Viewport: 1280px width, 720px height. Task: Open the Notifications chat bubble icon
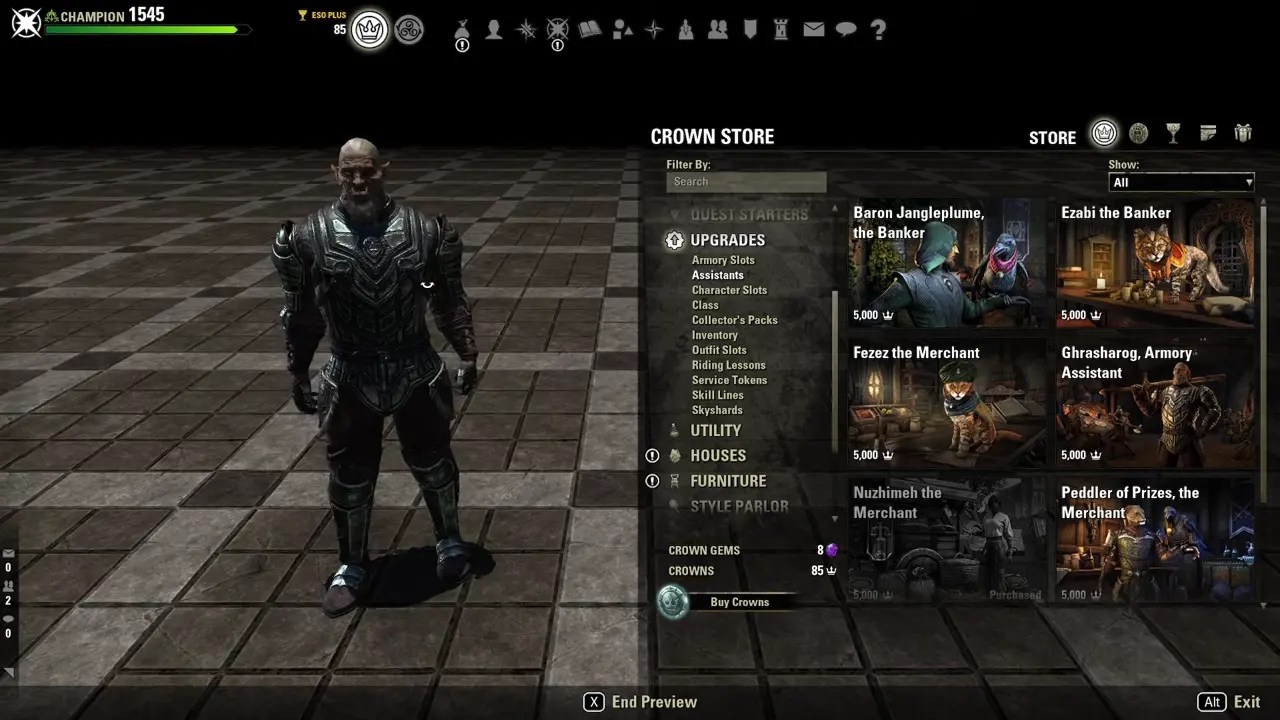(x=846, y=30)
